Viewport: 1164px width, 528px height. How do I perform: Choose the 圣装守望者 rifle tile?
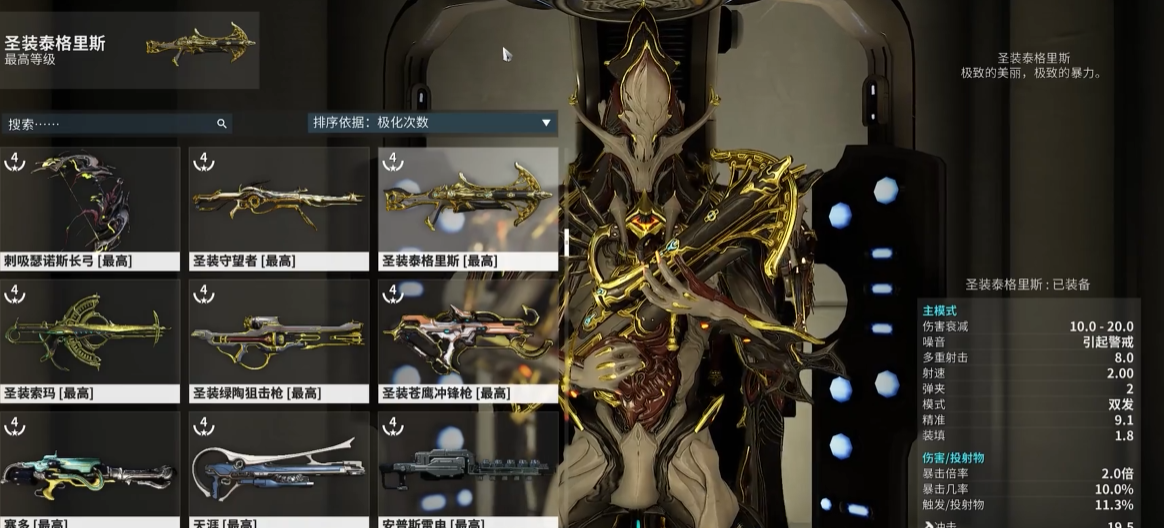(278, 208)
